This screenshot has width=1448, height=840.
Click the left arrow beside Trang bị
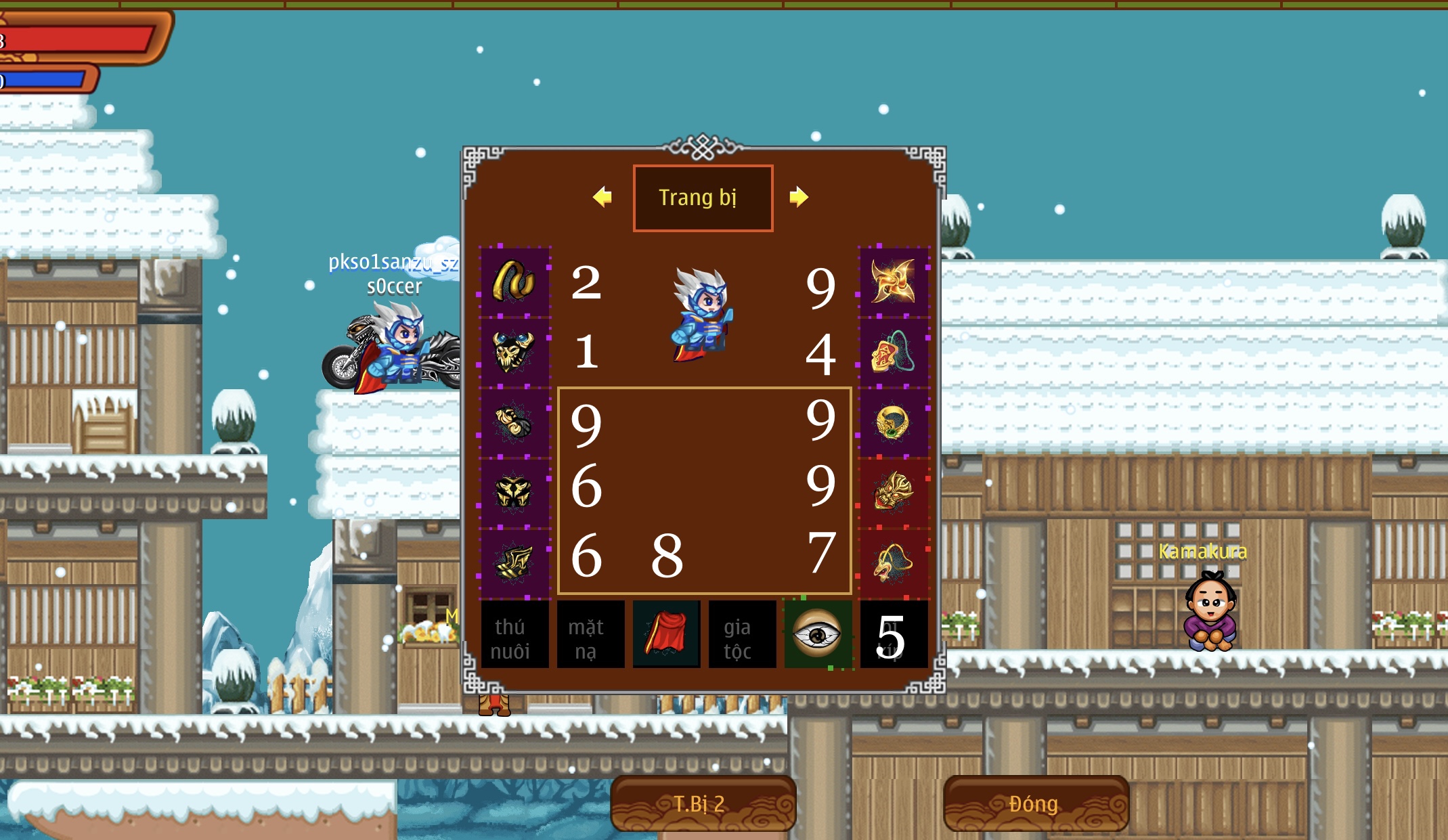[603, 196]
